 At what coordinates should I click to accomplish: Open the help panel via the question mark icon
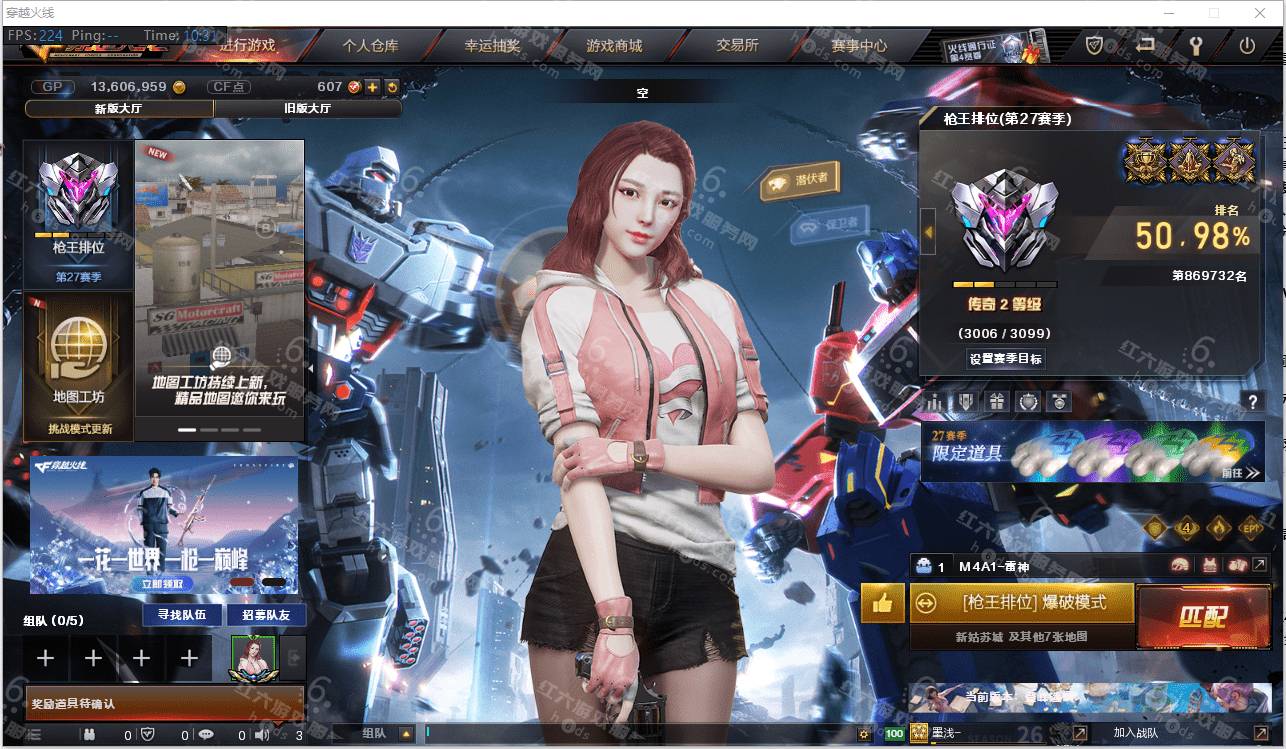pyautogui.click(x=1253, y=401)
